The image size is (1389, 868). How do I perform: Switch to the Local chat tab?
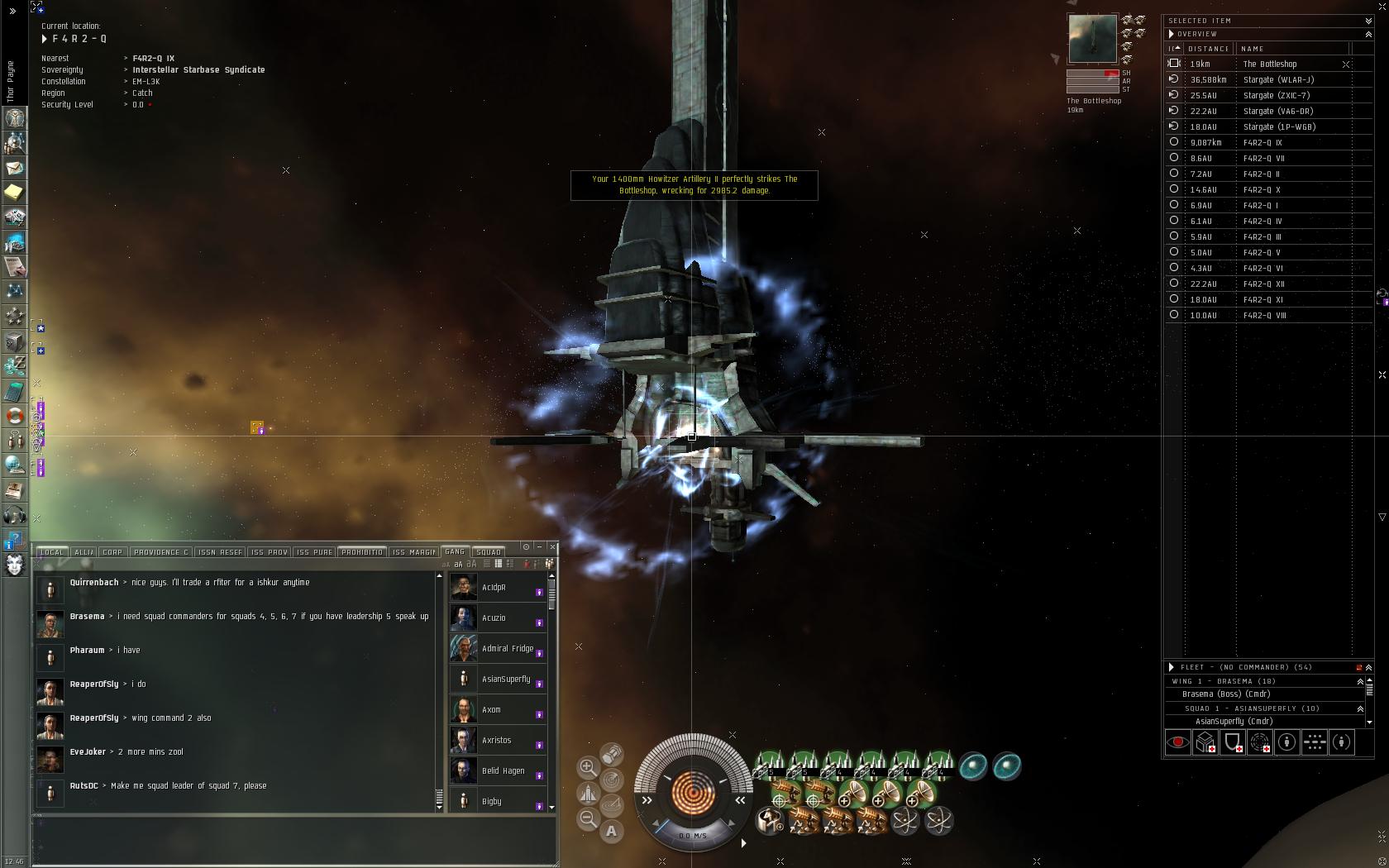(x=51, y=552)
